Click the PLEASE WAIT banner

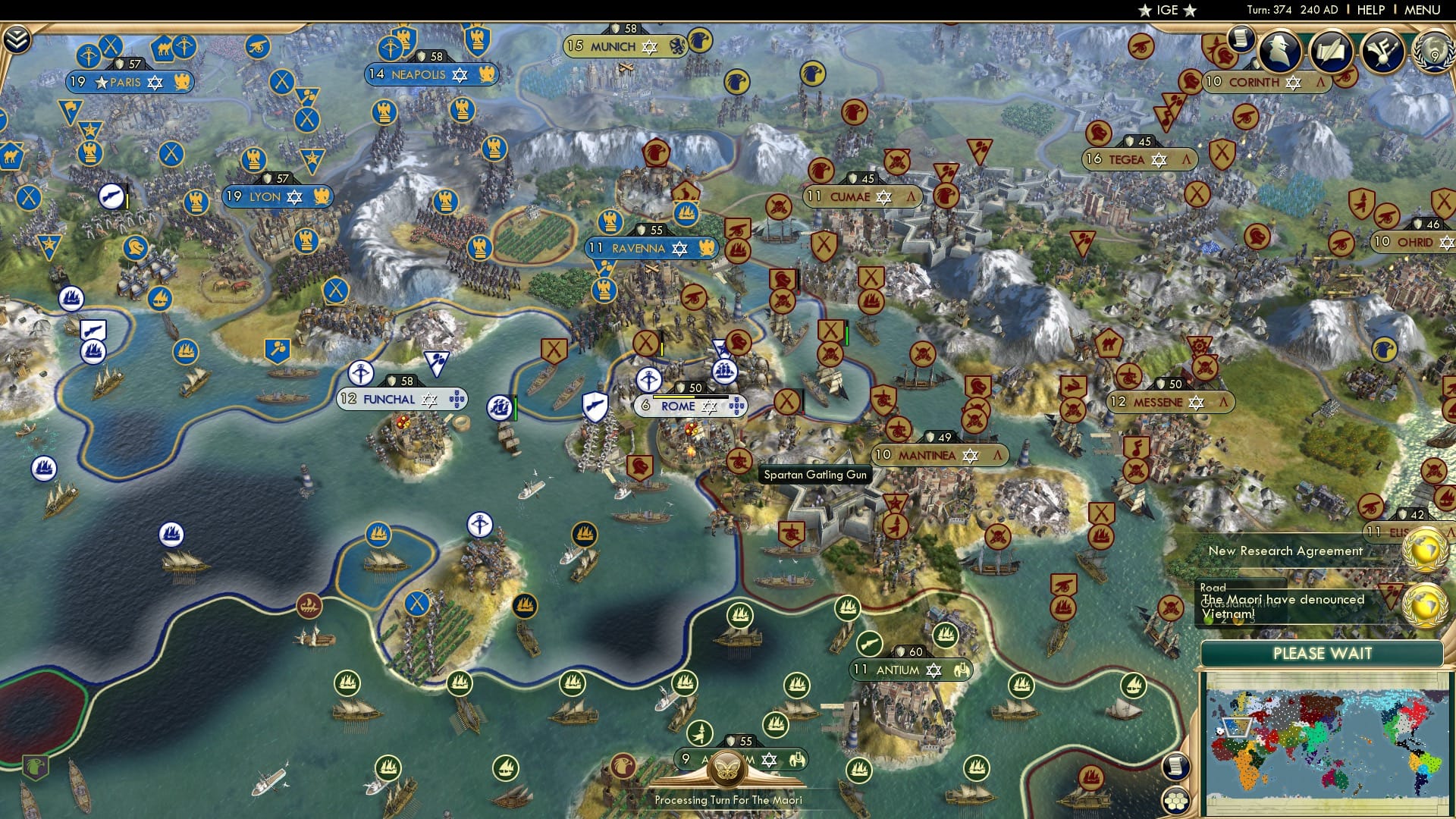pos(1323,652)
